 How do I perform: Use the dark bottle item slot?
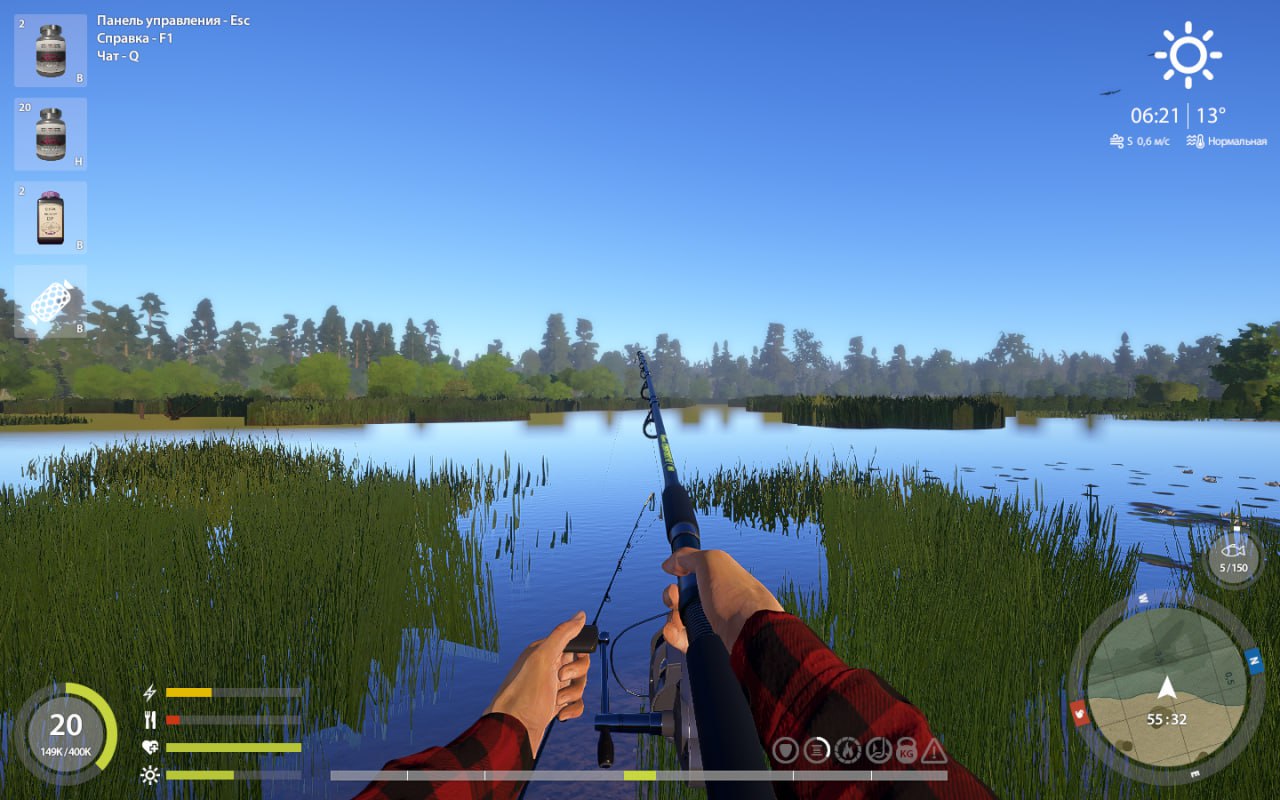pos(50,218)
